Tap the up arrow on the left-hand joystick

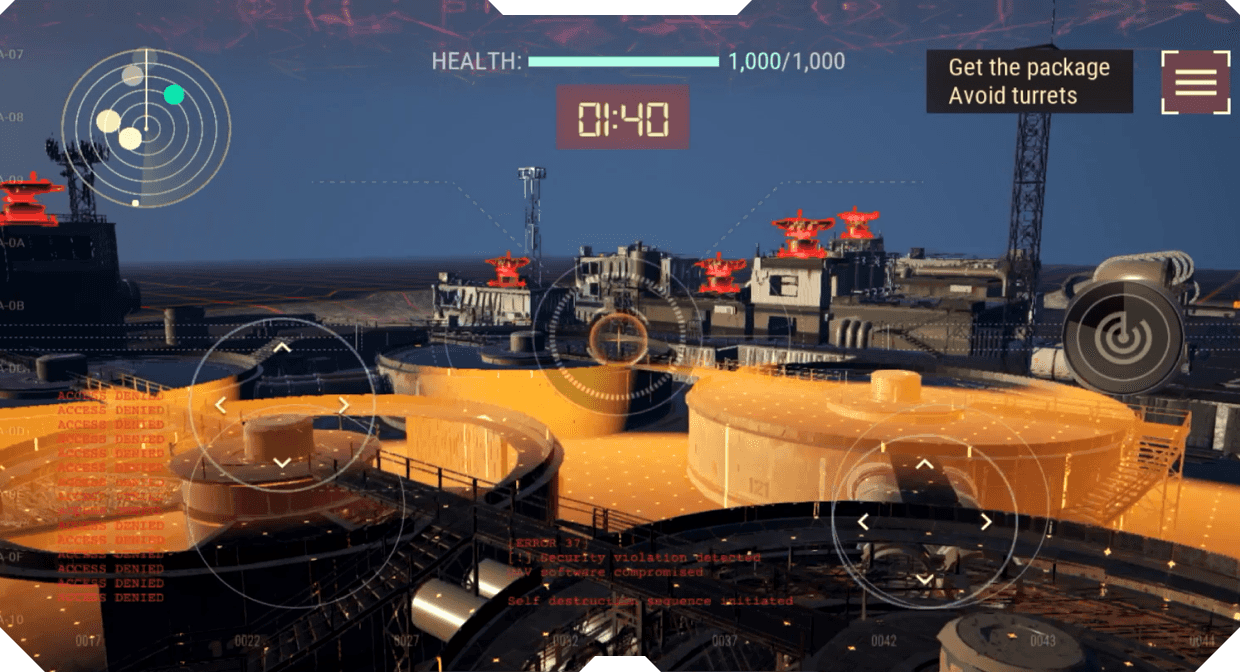tap(282, 348)
